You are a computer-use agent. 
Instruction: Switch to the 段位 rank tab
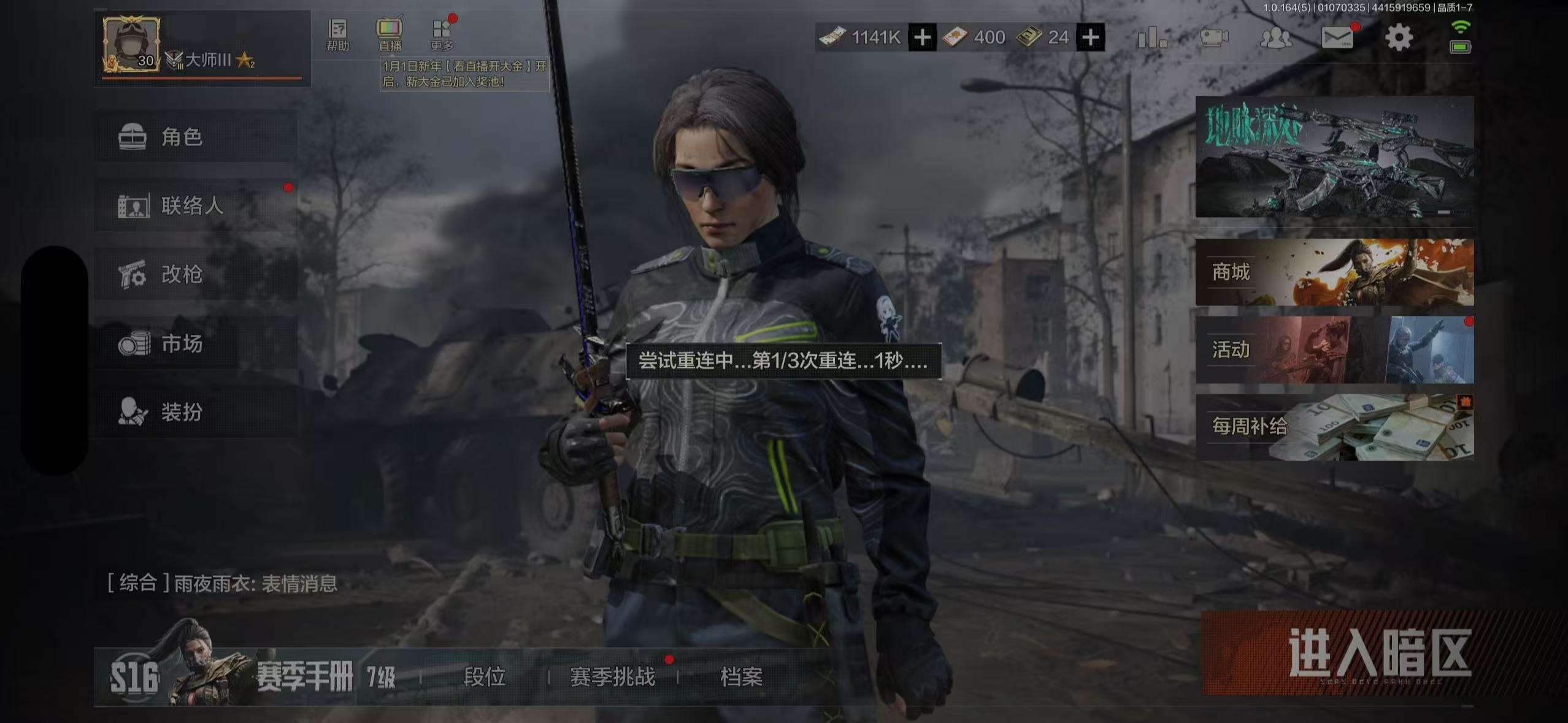[484, 677]
